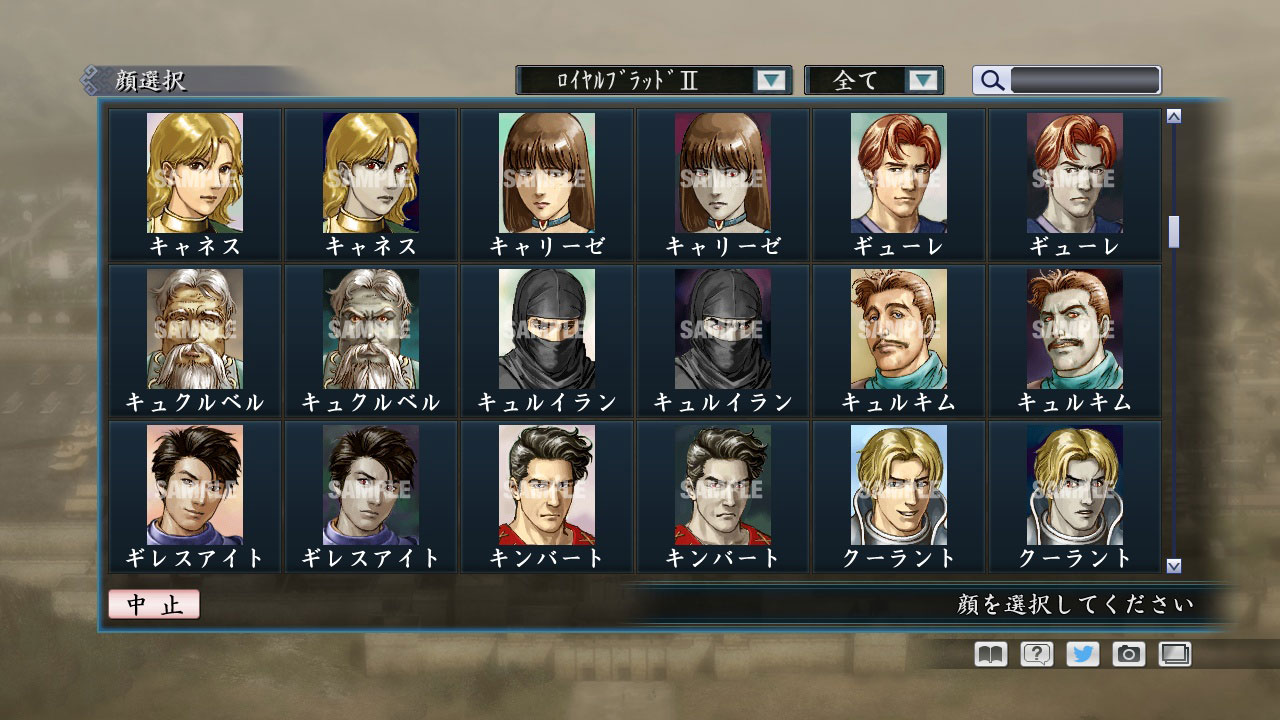
Task: Select the mustached キュルキム portrait
Action: 897,330
